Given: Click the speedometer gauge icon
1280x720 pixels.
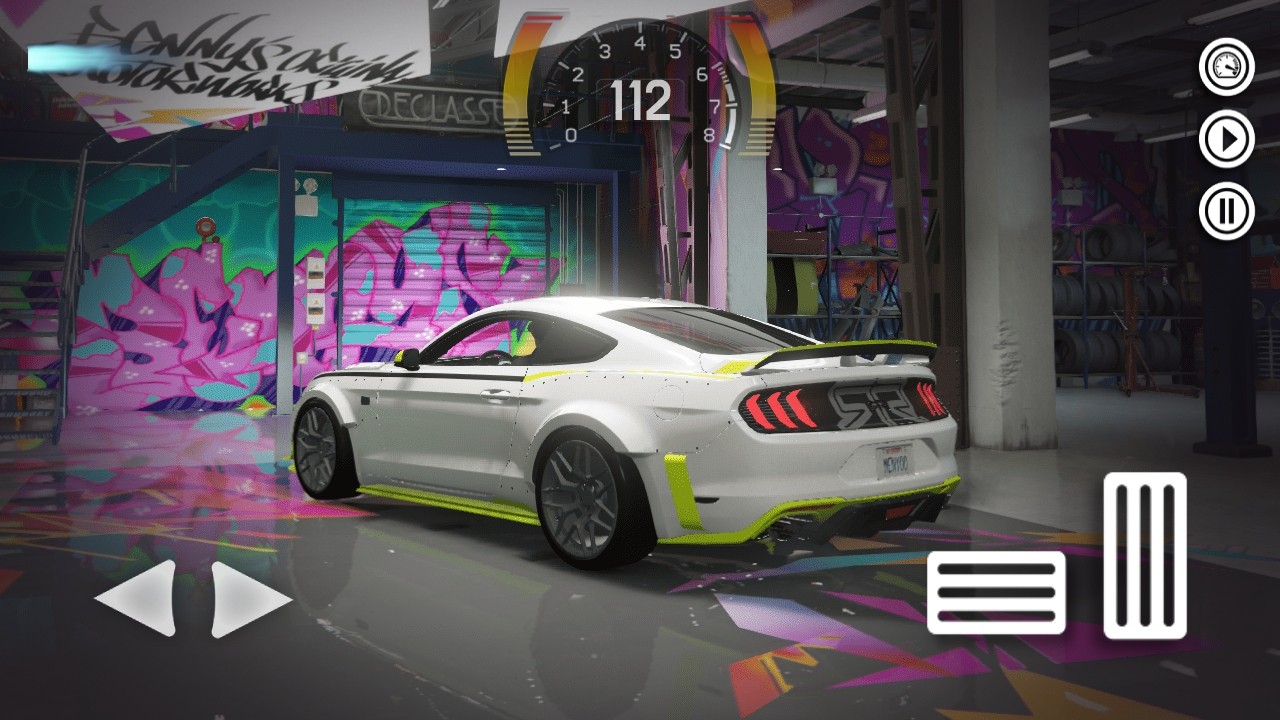Looking at the screenshot, I should tap(1226, 67).
